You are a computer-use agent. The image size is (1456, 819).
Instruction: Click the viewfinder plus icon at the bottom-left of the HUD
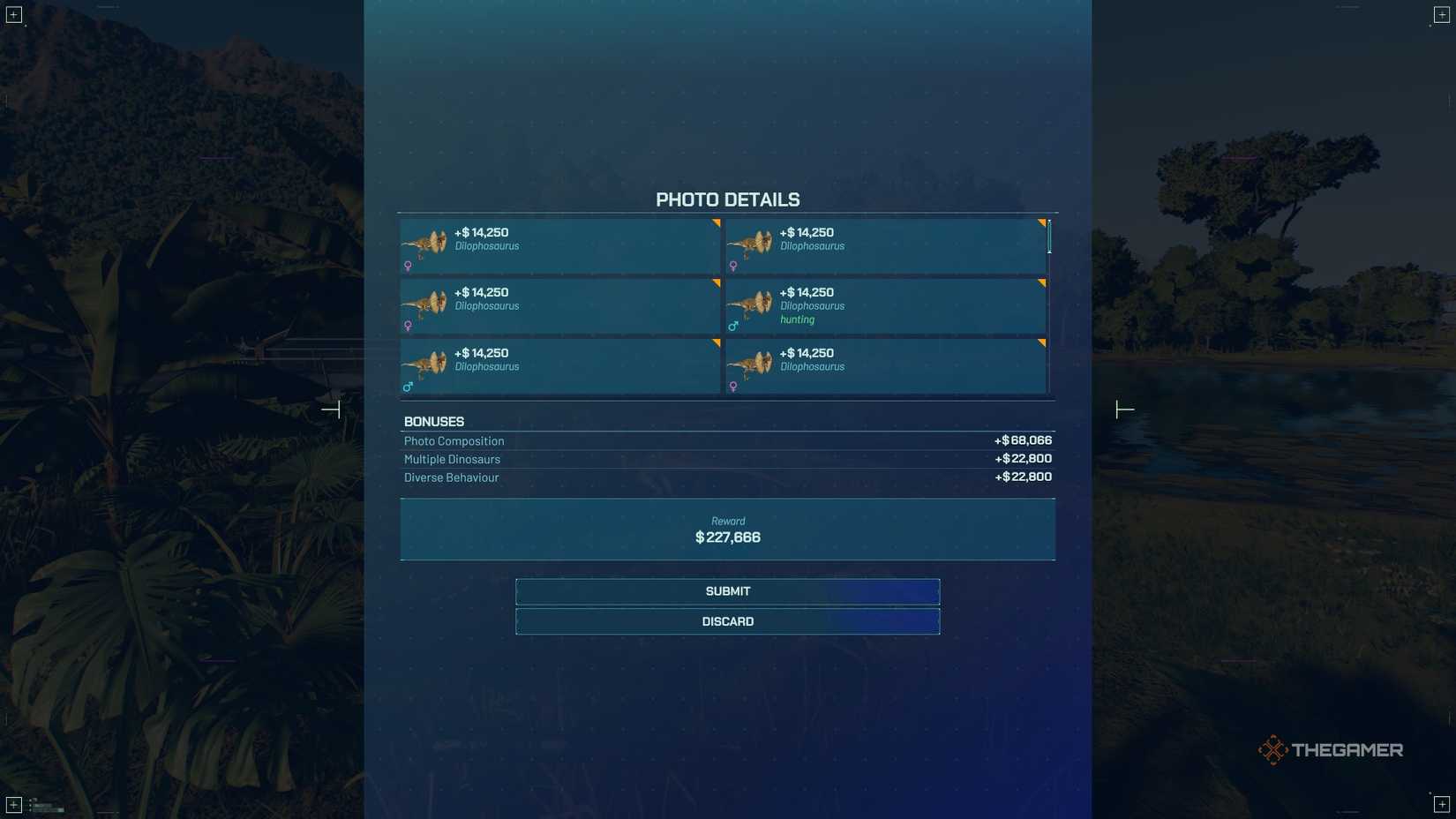point(13,805)
